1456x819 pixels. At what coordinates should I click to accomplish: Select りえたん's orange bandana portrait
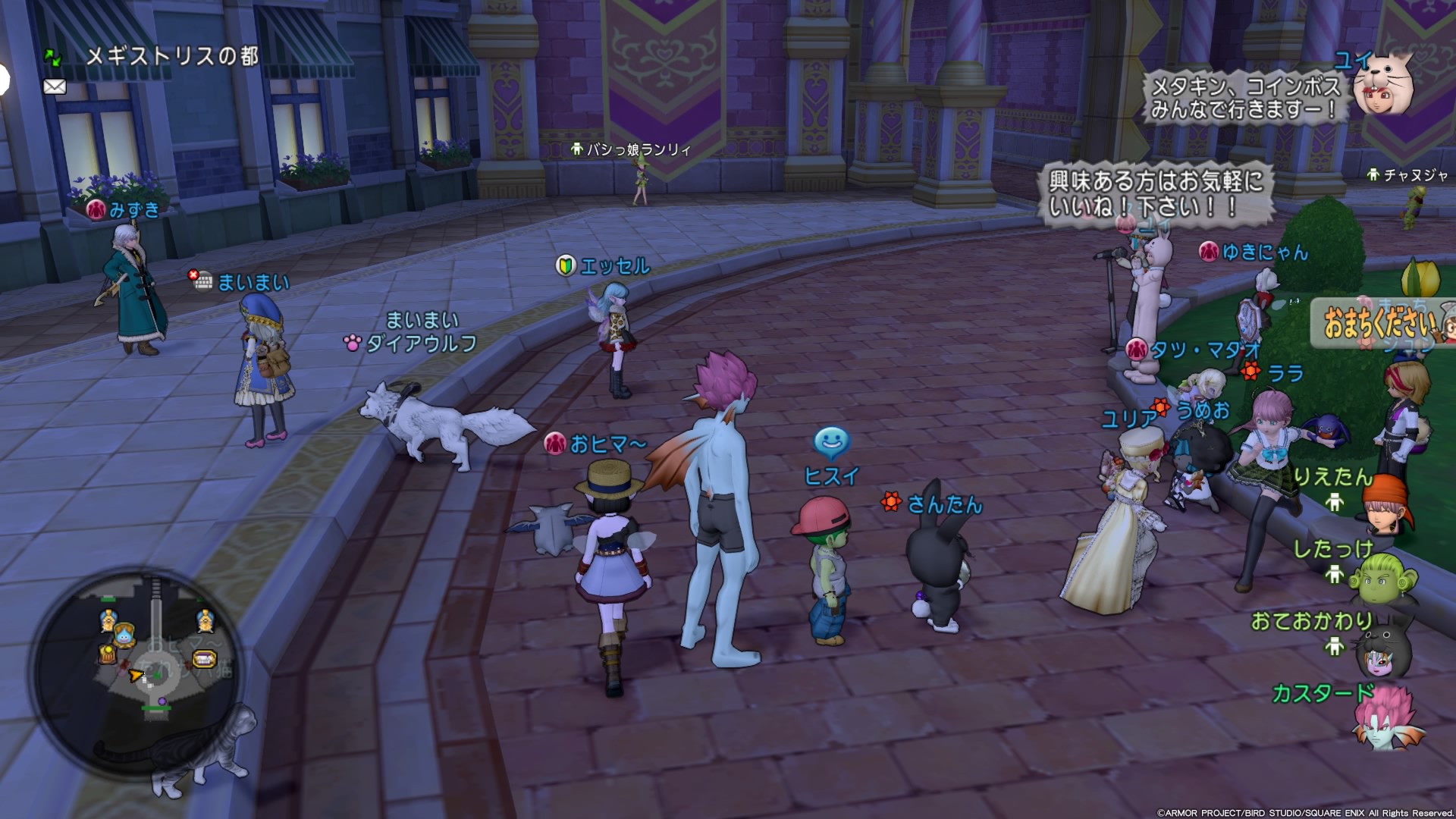[1389, 504]
